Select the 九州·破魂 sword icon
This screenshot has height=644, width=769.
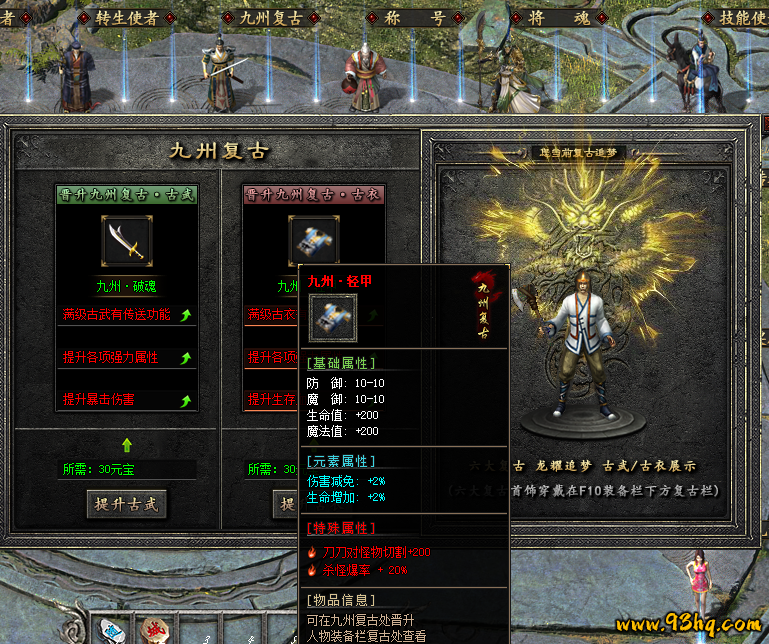point(127,241)
